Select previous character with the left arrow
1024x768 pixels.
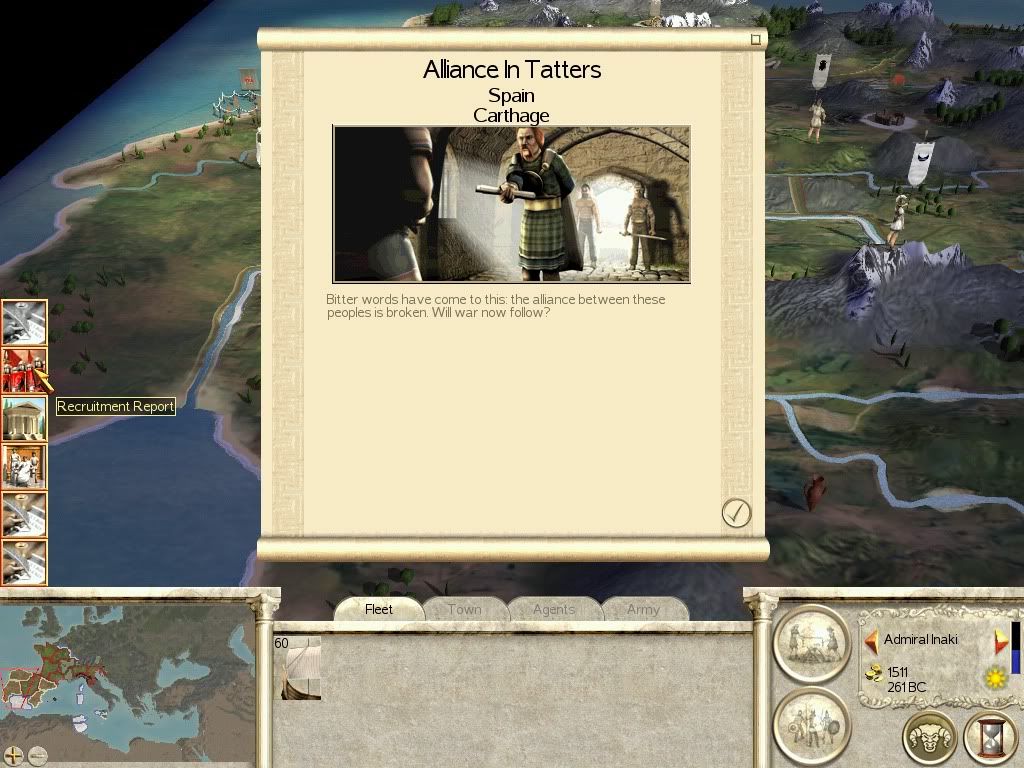[x=871, y=640]
